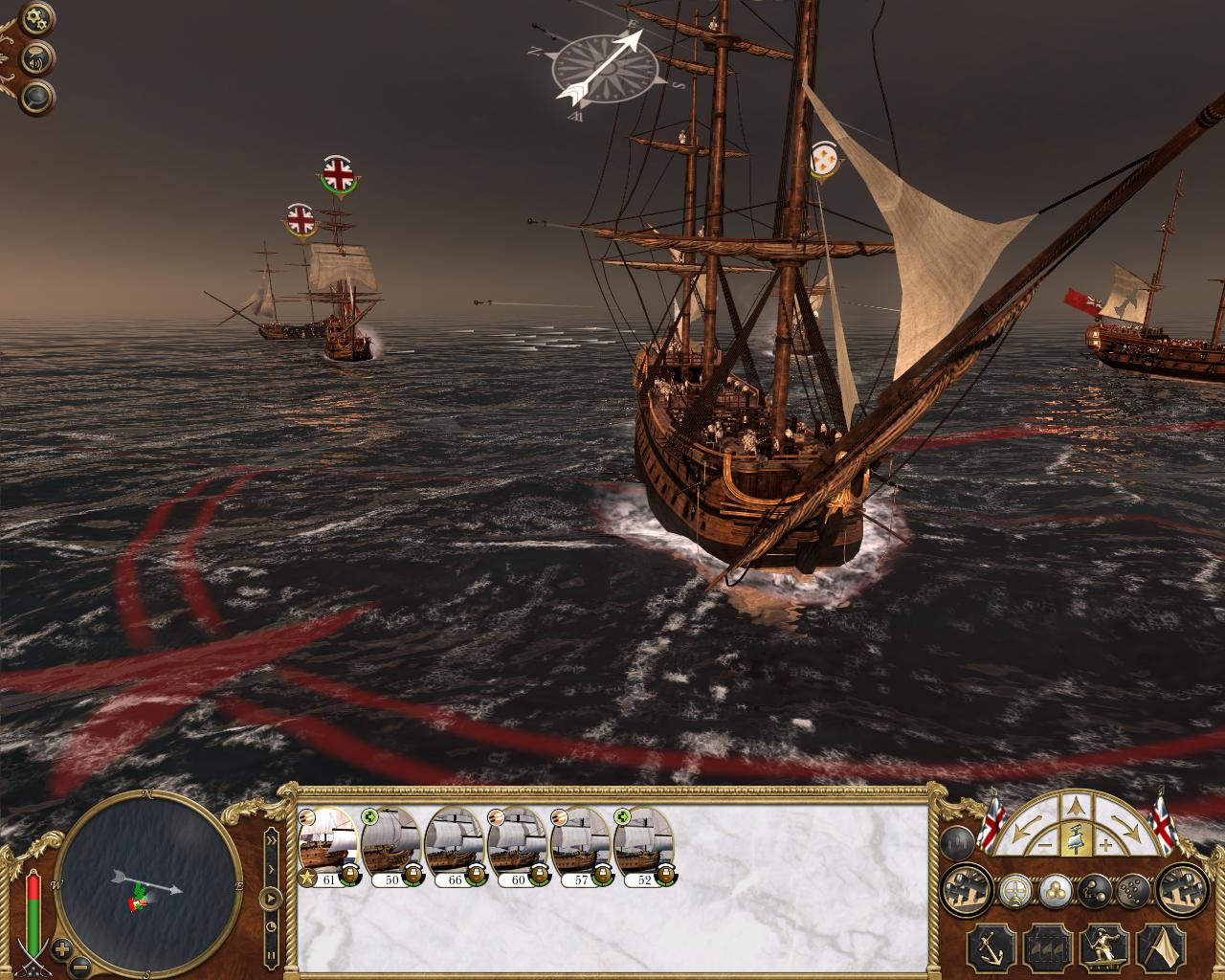
Task: Load chain shot ammunition
Action: point(1092,892)
